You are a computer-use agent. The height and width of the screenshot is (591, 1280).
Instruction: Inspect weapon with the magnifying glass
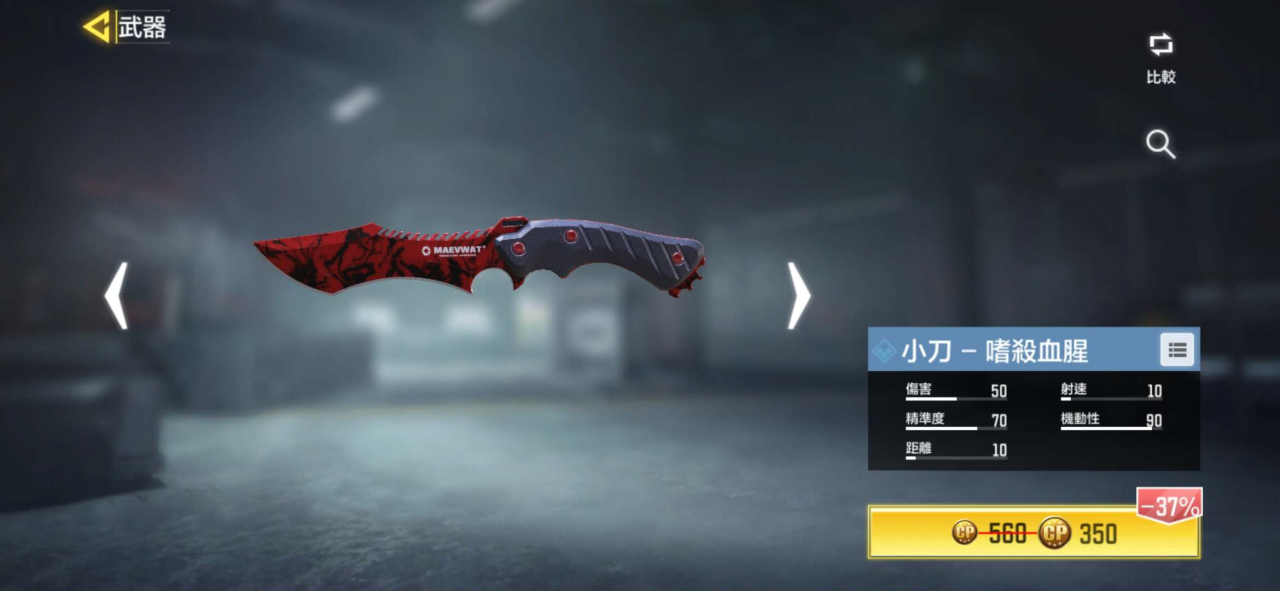click(x=1160, y=145)
